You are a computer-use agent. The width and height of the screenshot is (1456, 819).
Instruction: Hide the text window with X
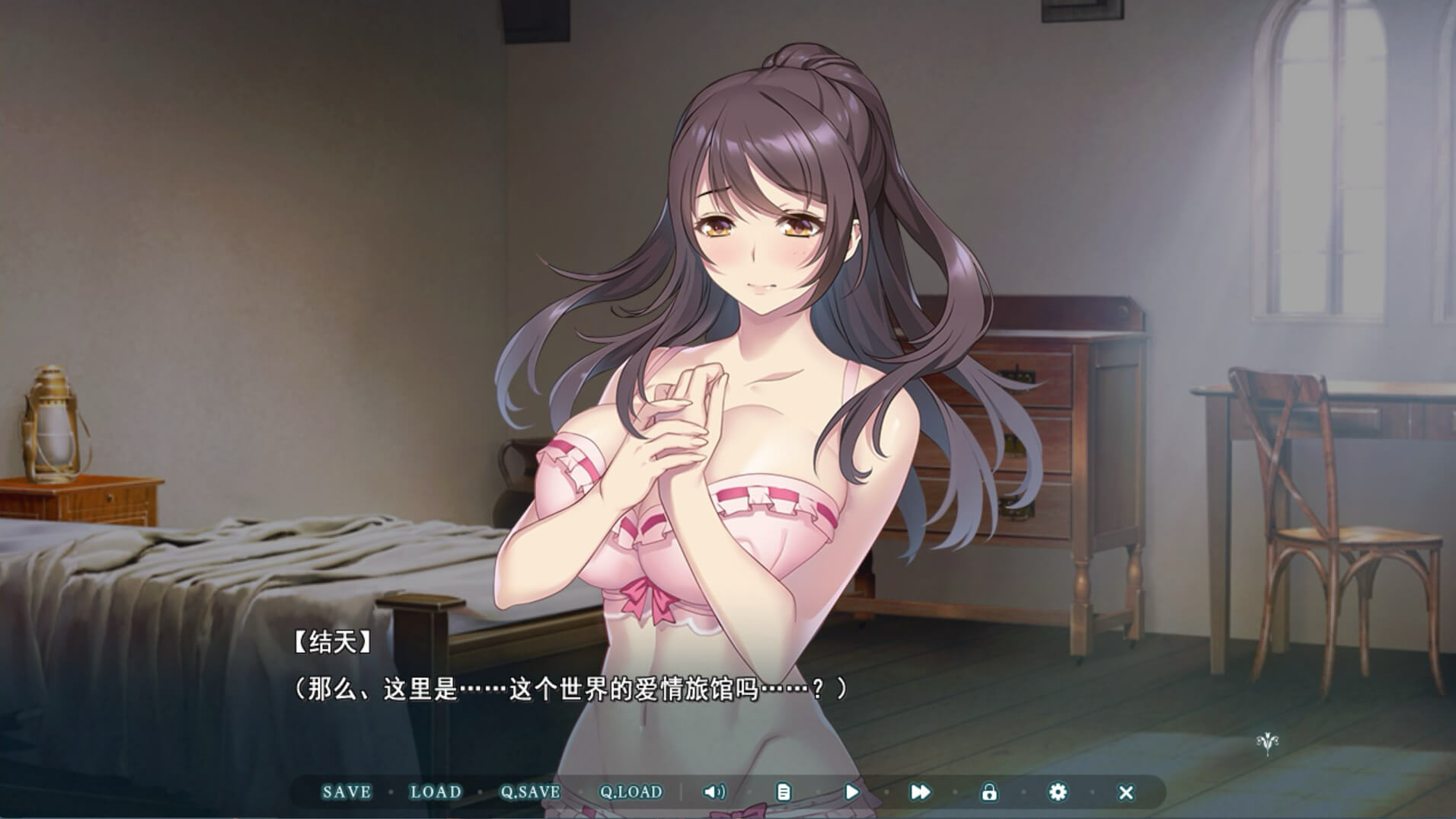(1126, 792)
